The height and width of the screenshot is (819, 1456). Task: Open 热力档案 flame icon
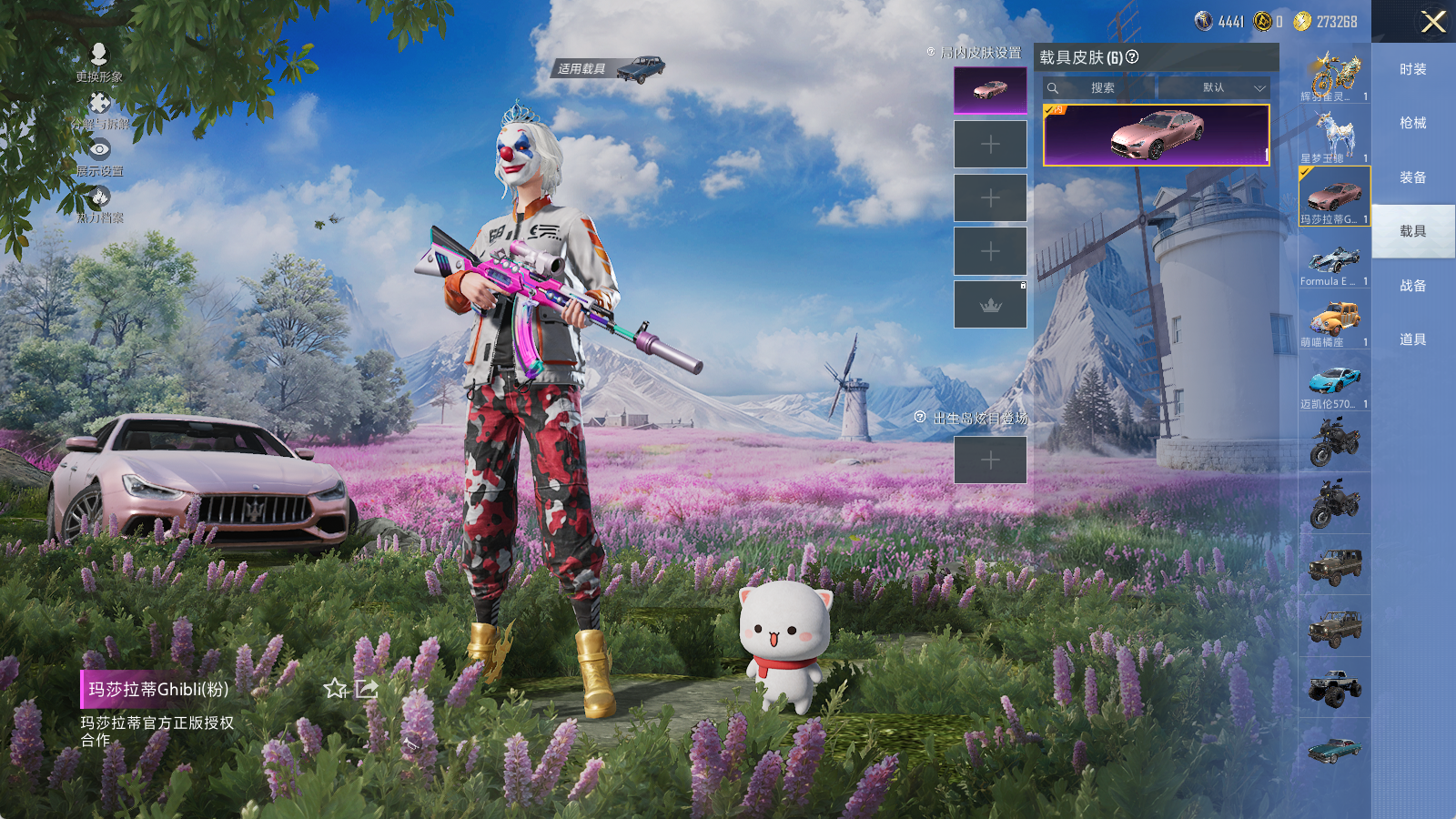(99, 202)
